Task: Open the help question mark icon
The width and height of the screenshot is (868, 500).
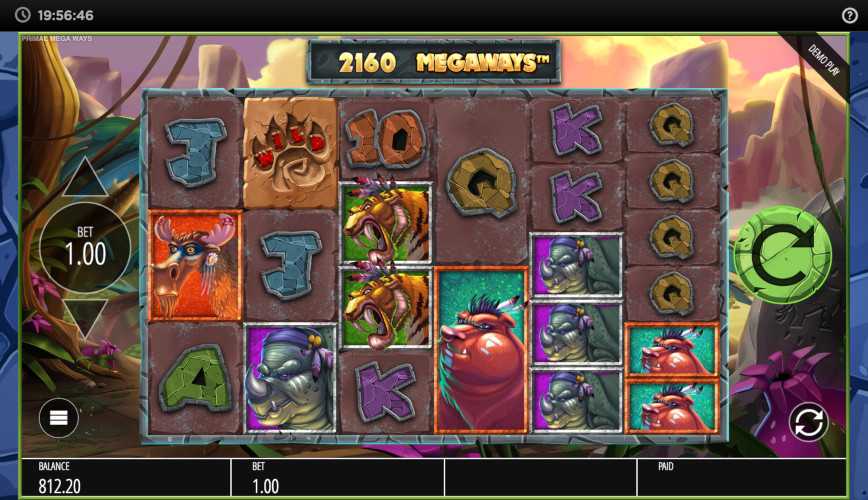Action: pyautogui.click(x=850, y=15)
